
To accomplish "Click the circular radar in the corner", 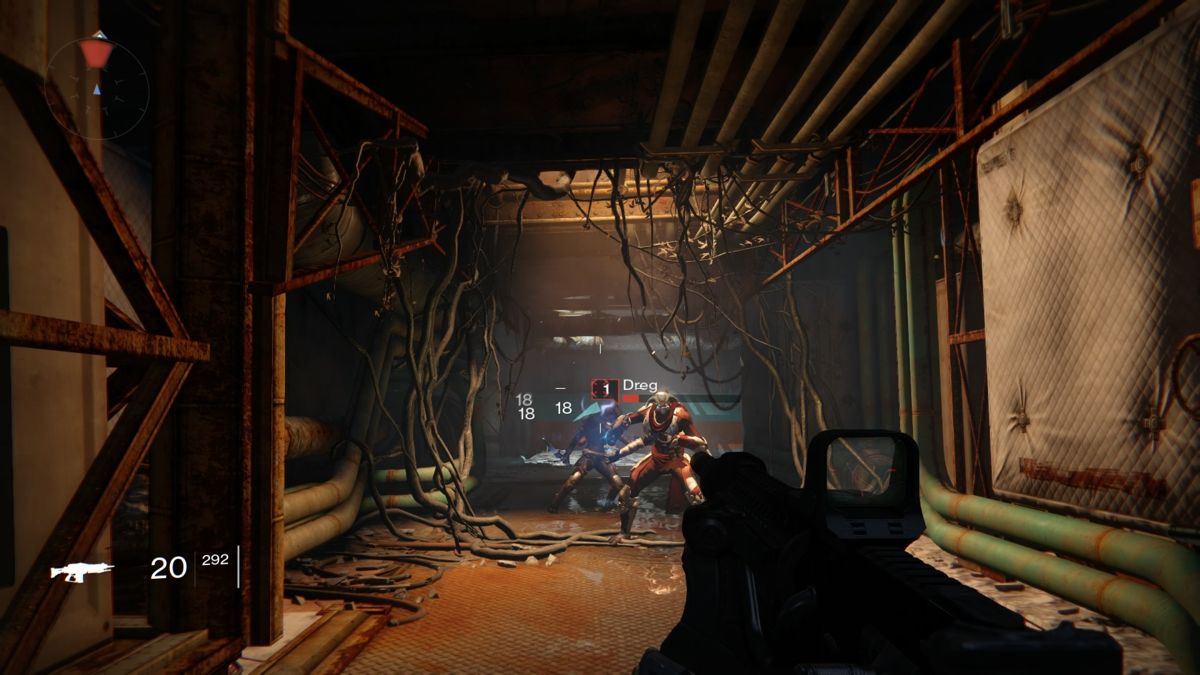I will click(97, 86).
